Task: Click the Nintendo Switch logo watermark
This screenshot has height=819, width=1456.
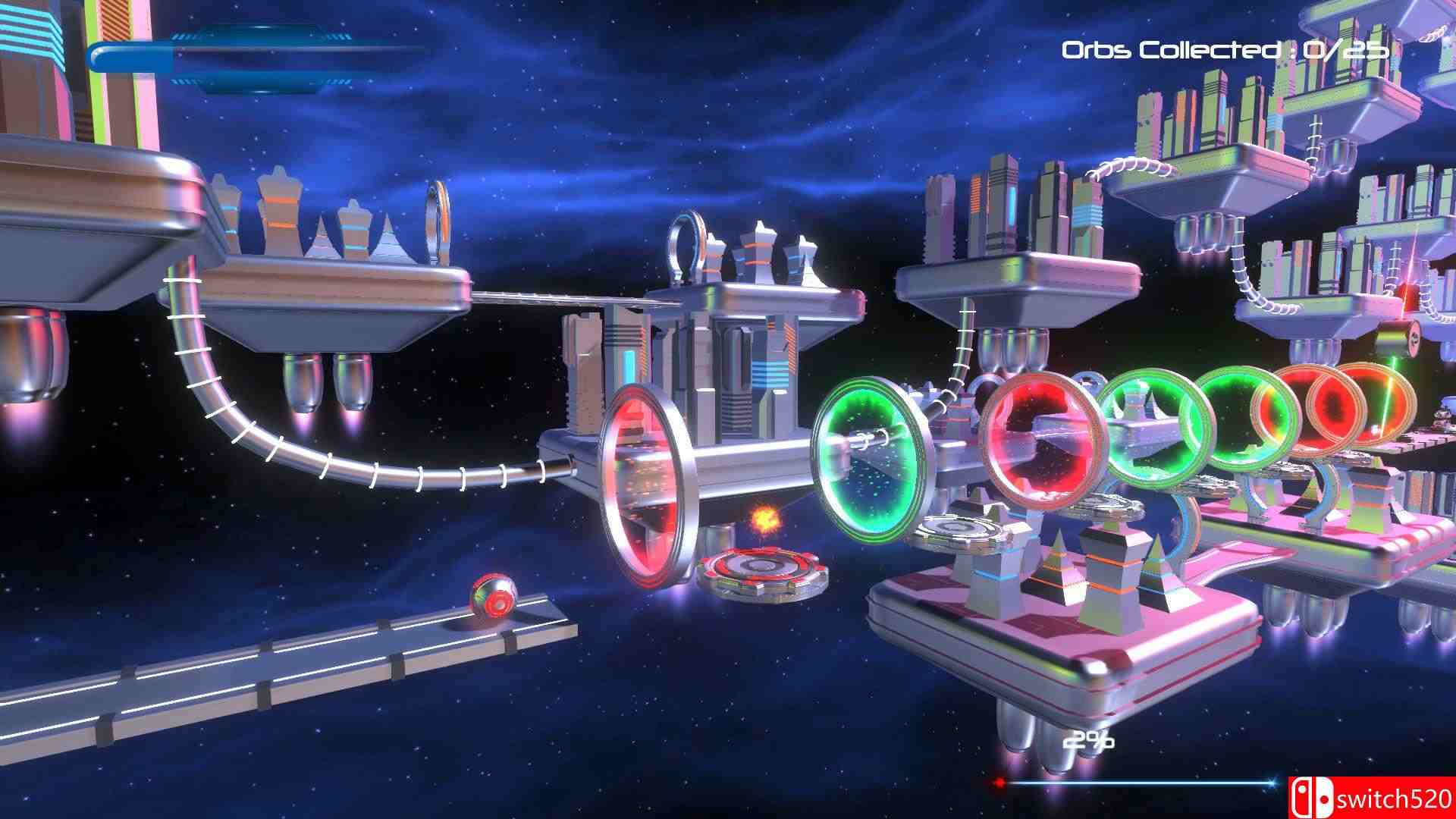Action: coord(1312,796)
